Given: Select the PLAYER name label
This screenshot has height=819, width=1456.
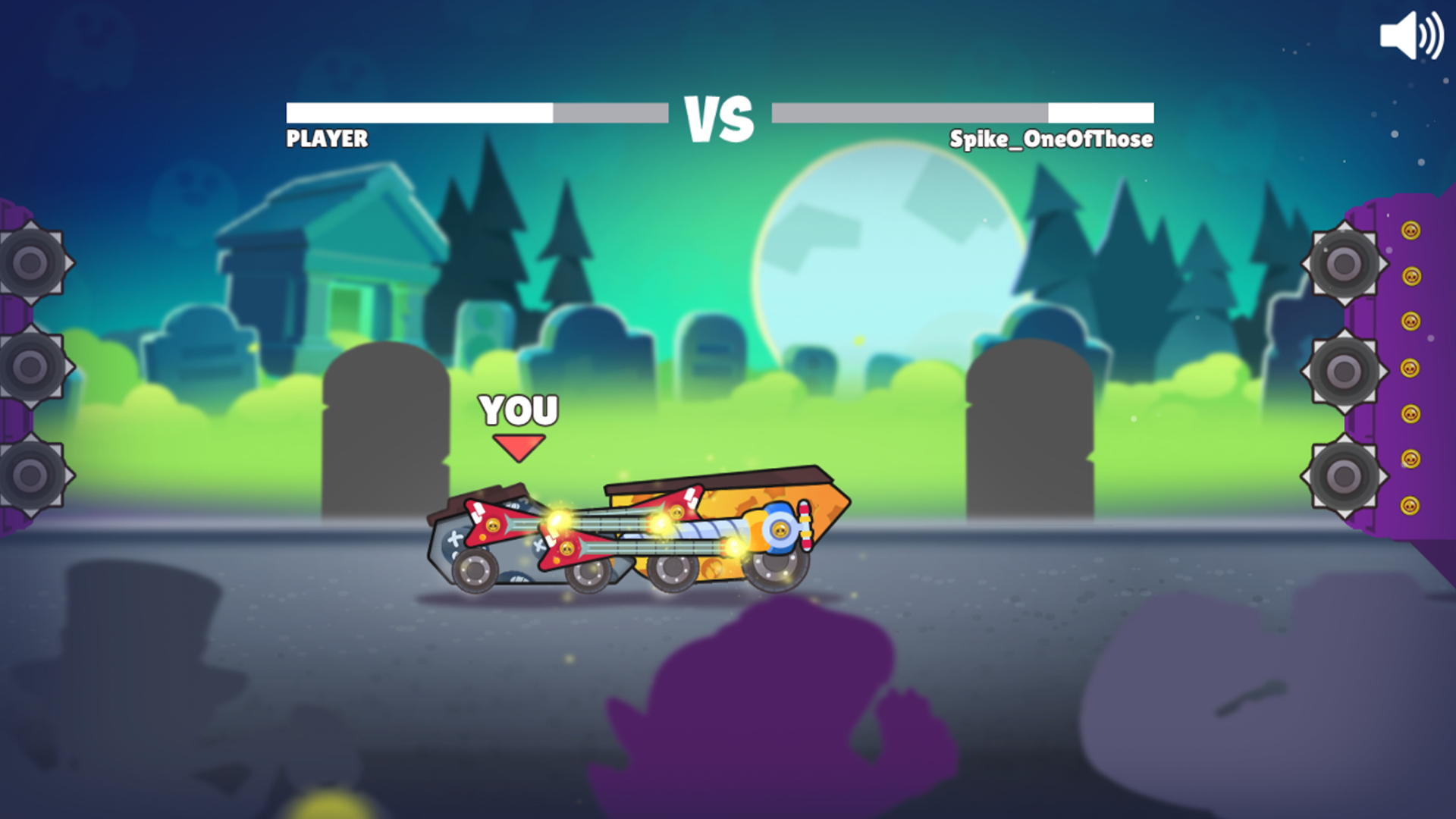Looking at the screenshot, I should coord(325,140).
